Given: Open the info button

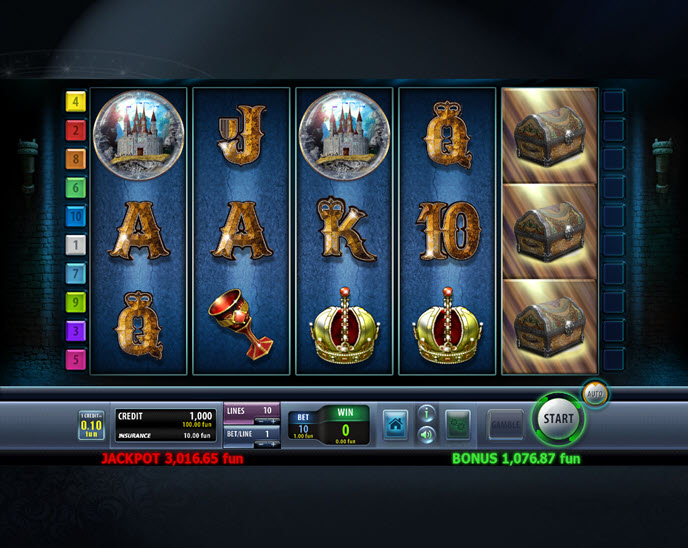Looking at the screenshot, I should [426, 414].
